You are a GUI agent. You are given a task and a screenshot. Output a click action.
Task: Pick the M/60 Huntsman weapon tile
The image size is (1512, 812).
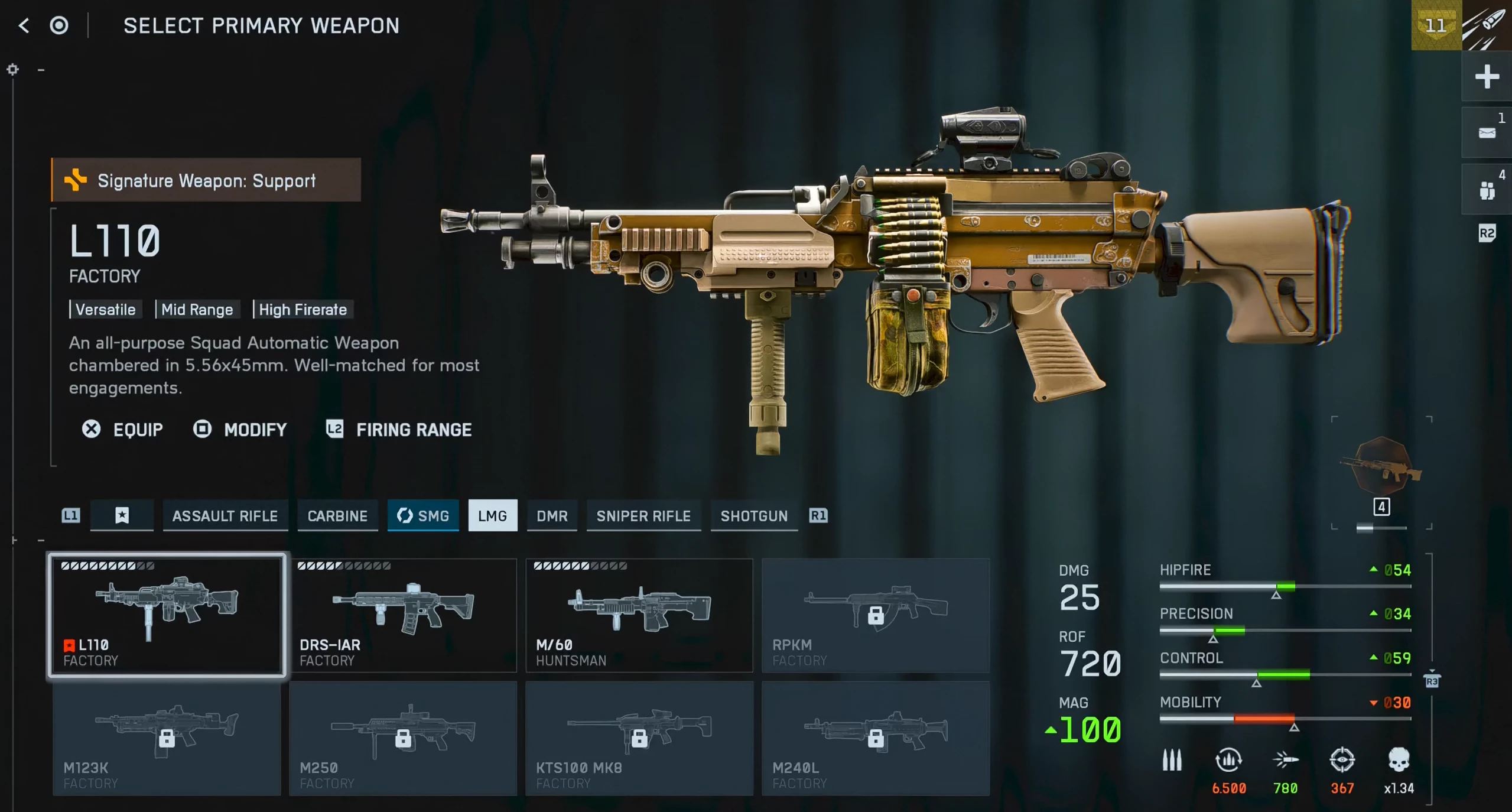pyautogui.click(x=639, y=615)
